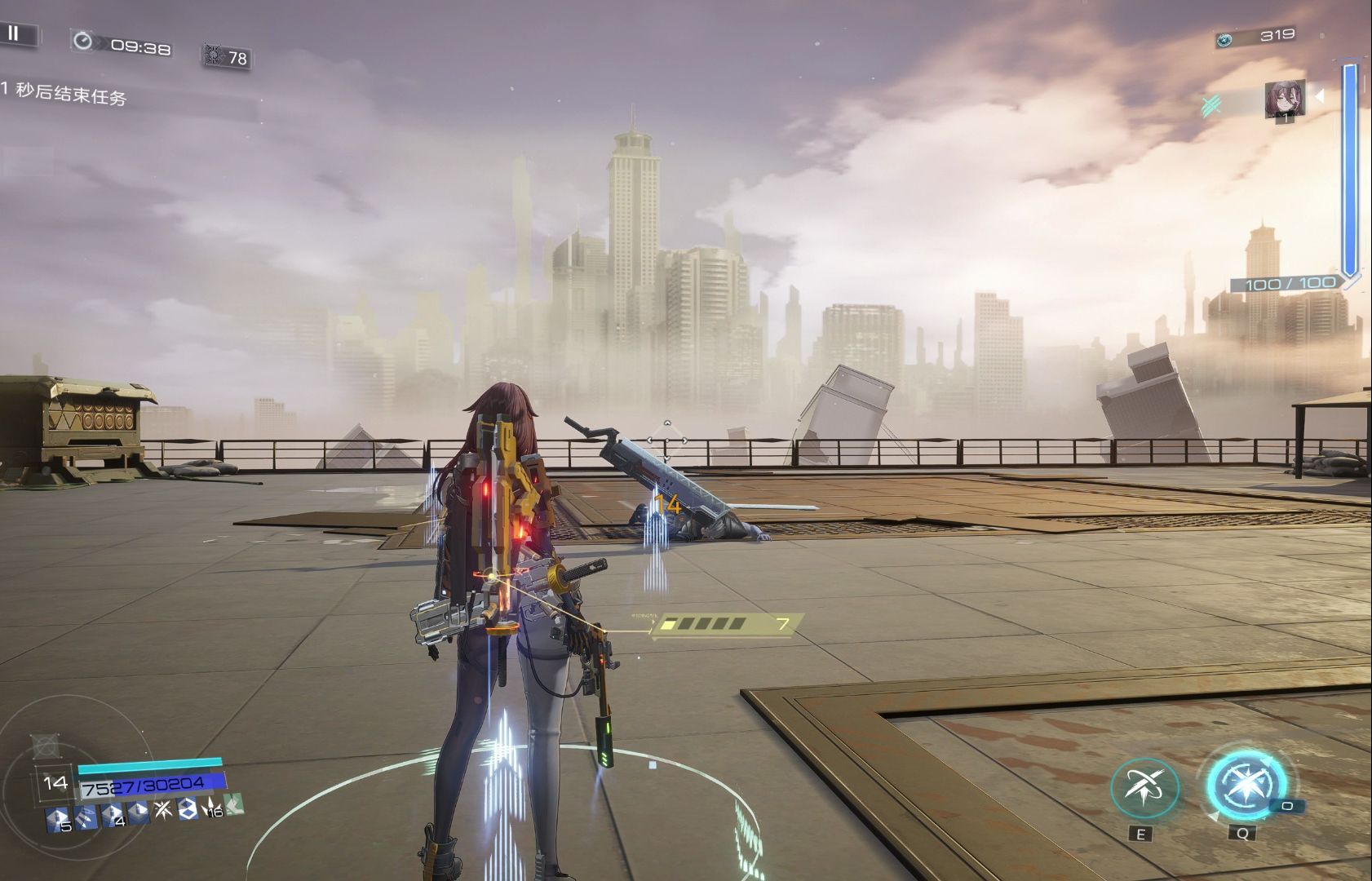Trigger the glowing starburst ultimate skill
Viewport: 1372px width, 881px height.
pyautogui.click(x=1246, y=785)
